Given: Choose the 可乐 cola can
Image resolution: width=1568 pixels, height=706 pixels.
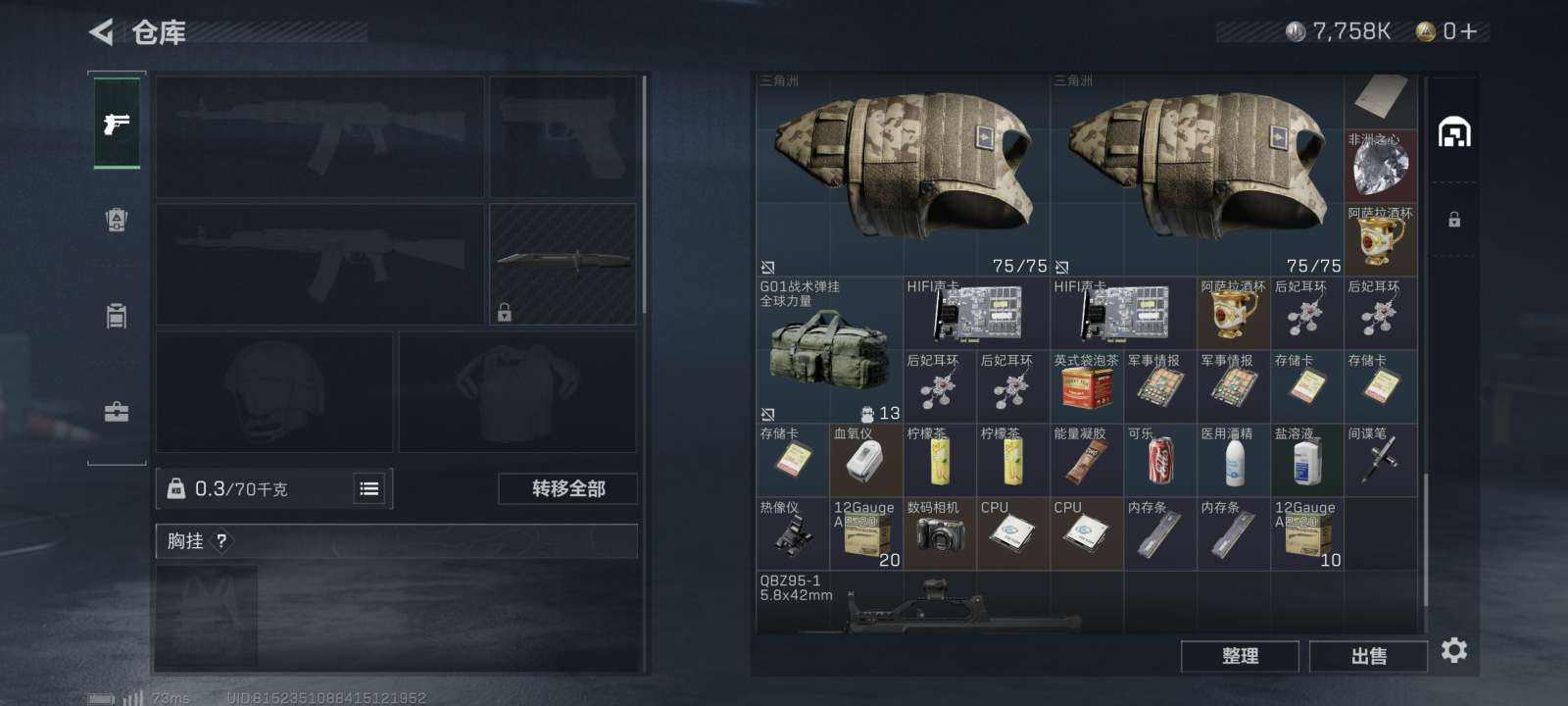Looking at the screenshot, I should [1159, 460].
